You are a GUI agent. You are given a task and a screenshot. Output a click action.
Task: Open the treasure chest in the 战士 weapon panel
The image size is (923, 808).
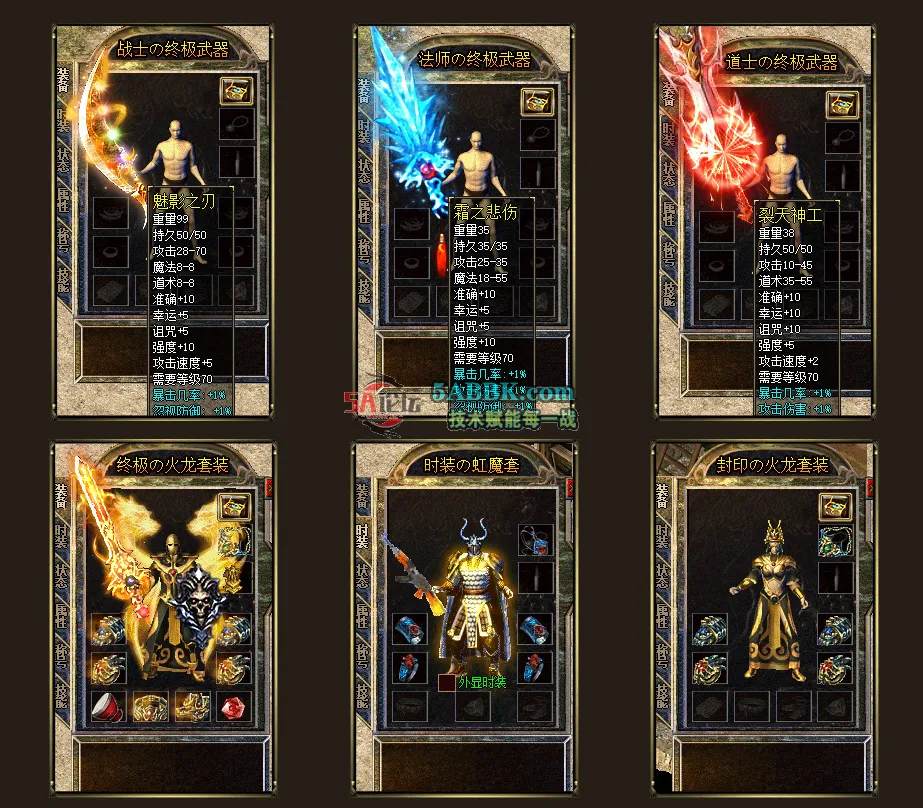coord(236,91)
